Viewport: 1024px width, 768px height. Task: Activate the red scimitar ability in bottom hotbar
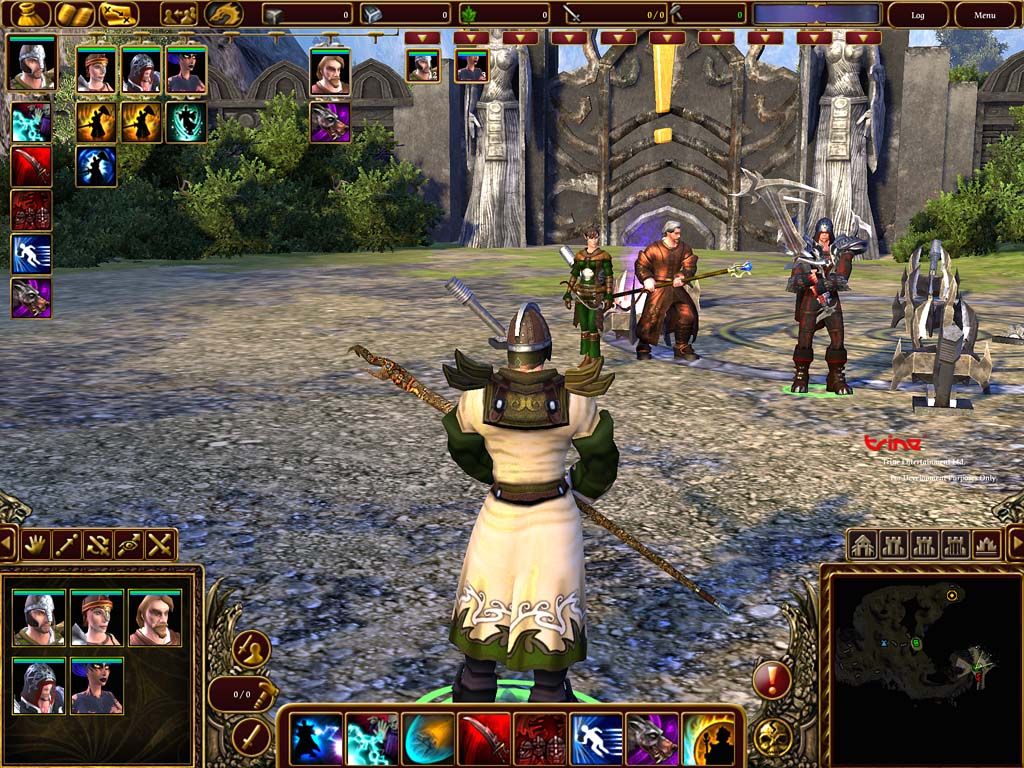[484, 740]
